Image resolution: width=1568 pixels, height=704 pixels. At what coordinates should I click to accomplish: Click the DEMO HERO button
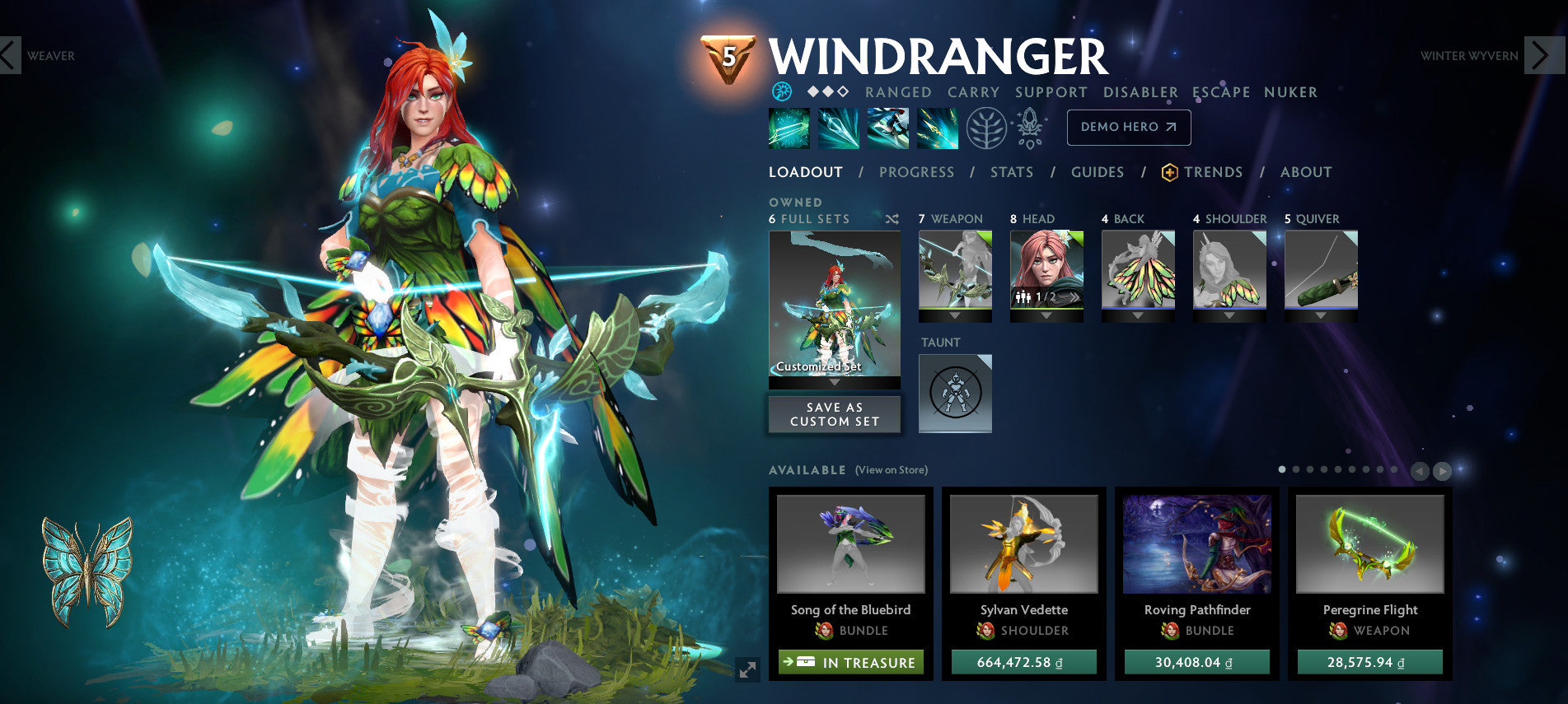tap(1128, 128)
